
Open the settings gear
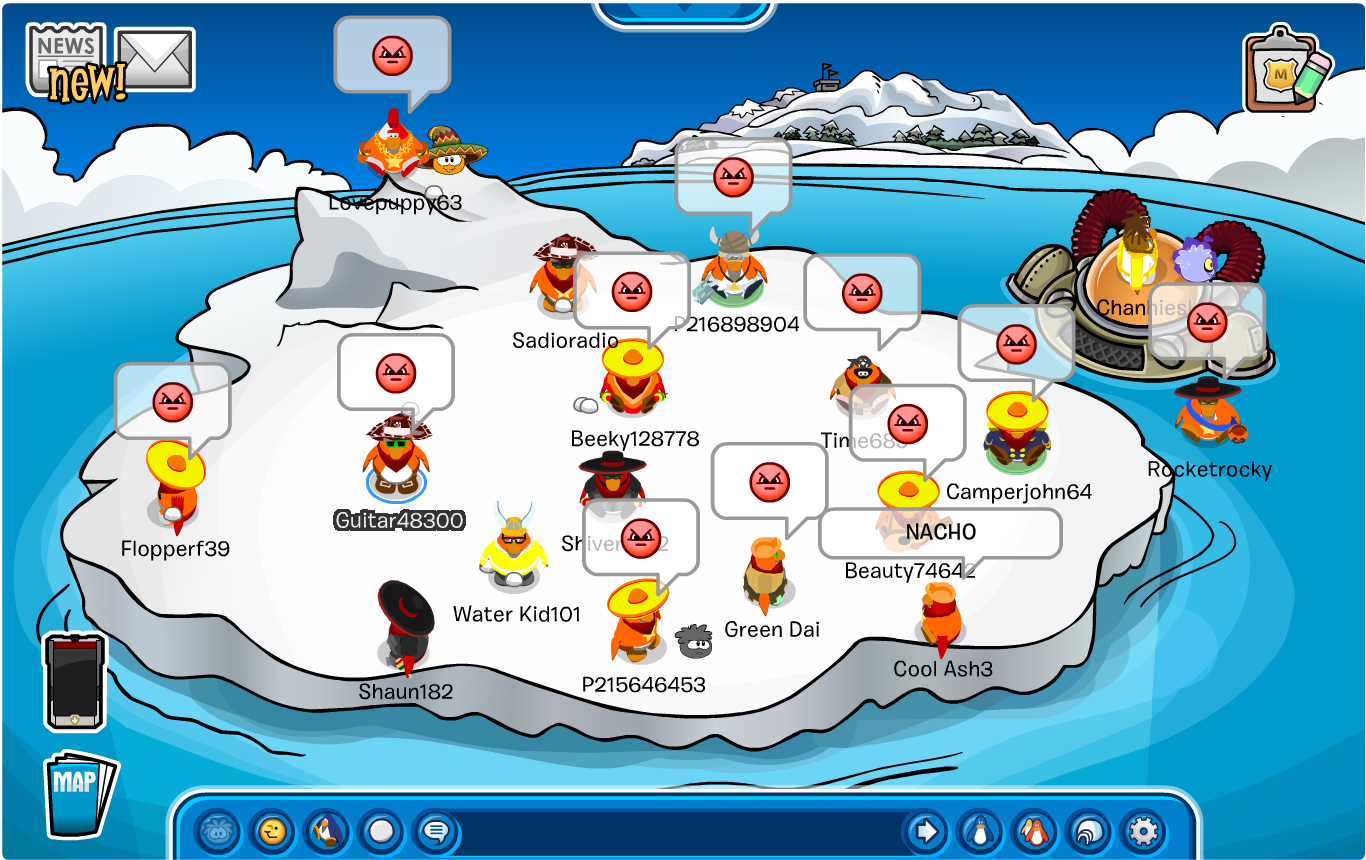1144,830
